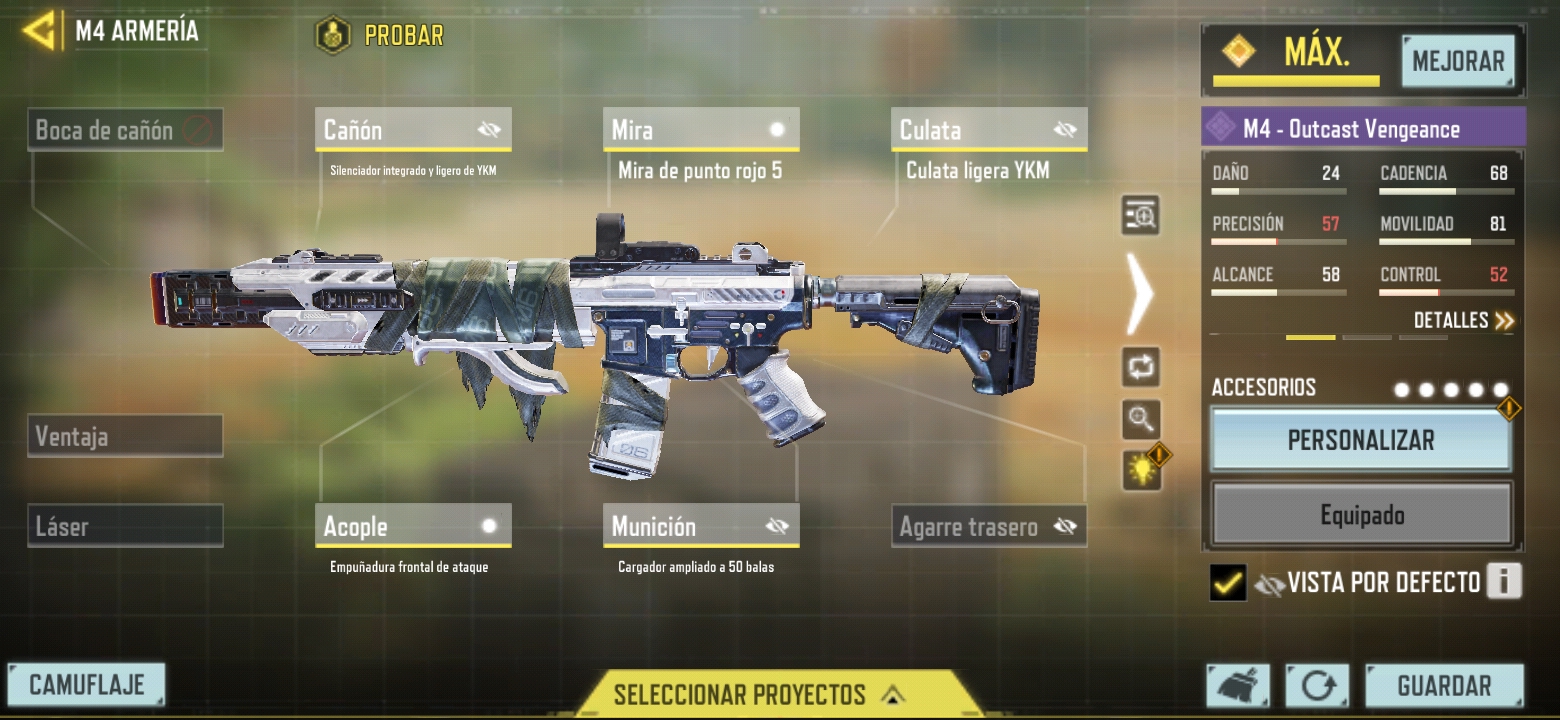The height and width of the screenshot is (720, 1560).
Task: Select the Láser attachment slot
Action: pyautogui.click(x=125, y=526)
